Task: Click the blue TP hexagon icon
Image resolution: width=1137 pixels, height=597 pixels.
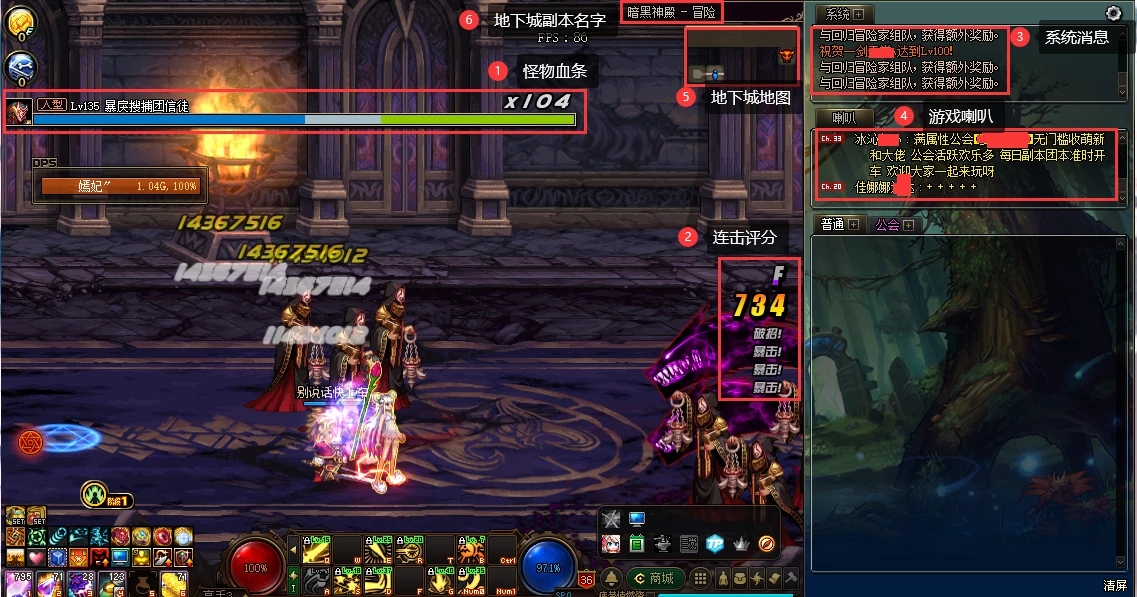Action: (x=714, y=543)
